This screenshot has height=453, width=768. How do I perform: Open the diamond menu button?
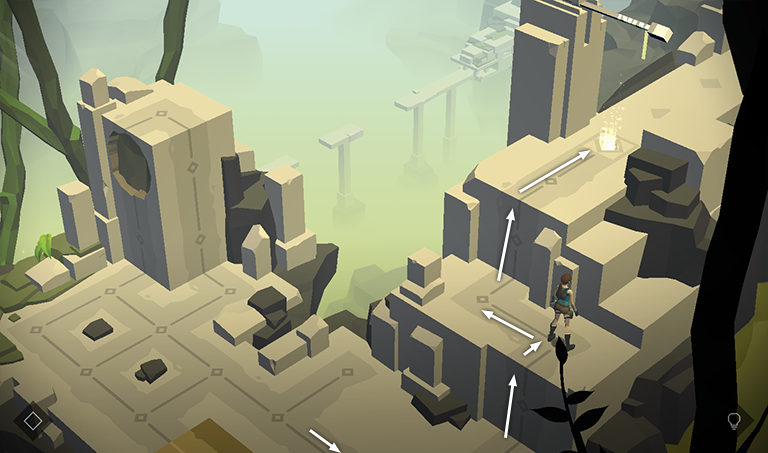(33, 421)
